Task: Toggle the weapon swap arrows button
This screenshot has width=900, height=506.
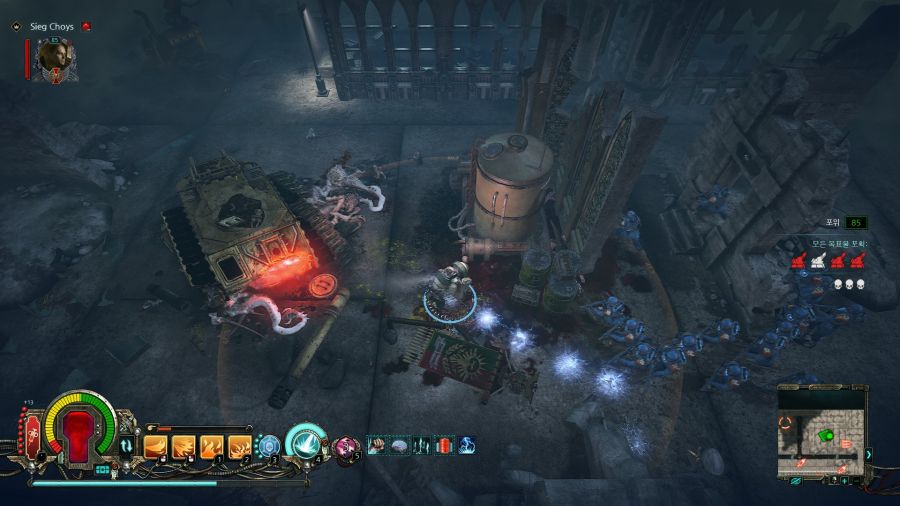Action: point(127,447)
